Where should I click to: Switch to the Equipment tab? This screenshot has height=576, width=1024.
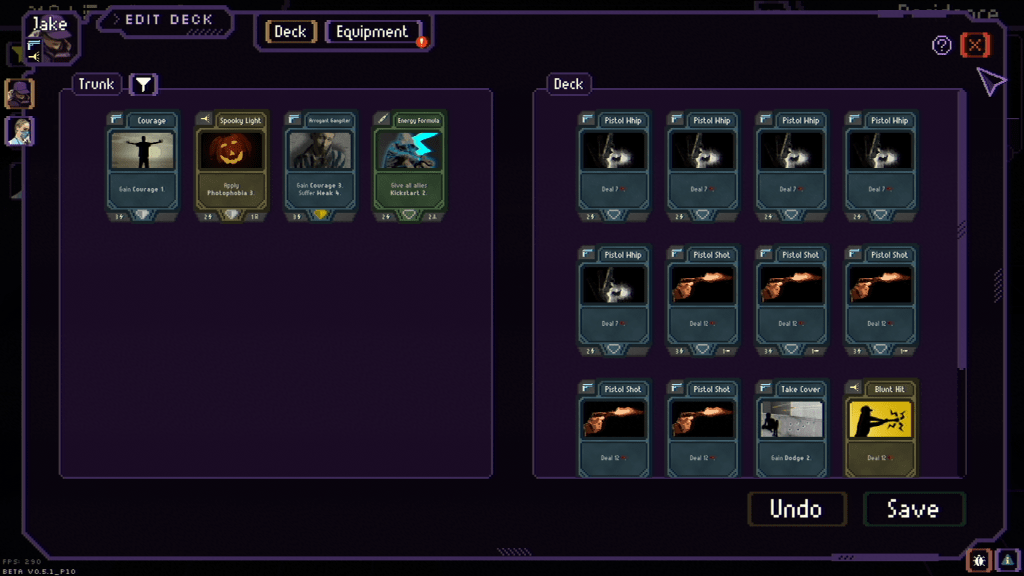pos(372,32)
